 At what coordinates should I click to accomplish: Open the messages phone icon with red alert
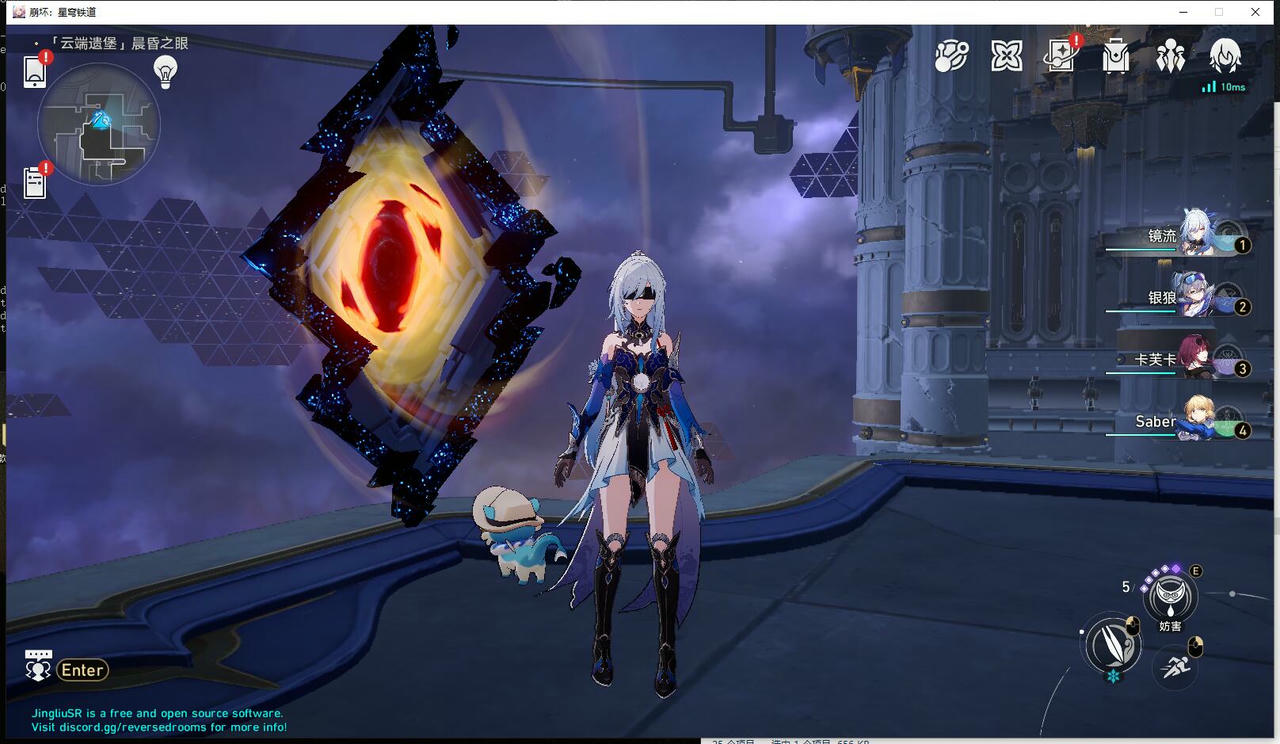[36, 72]
